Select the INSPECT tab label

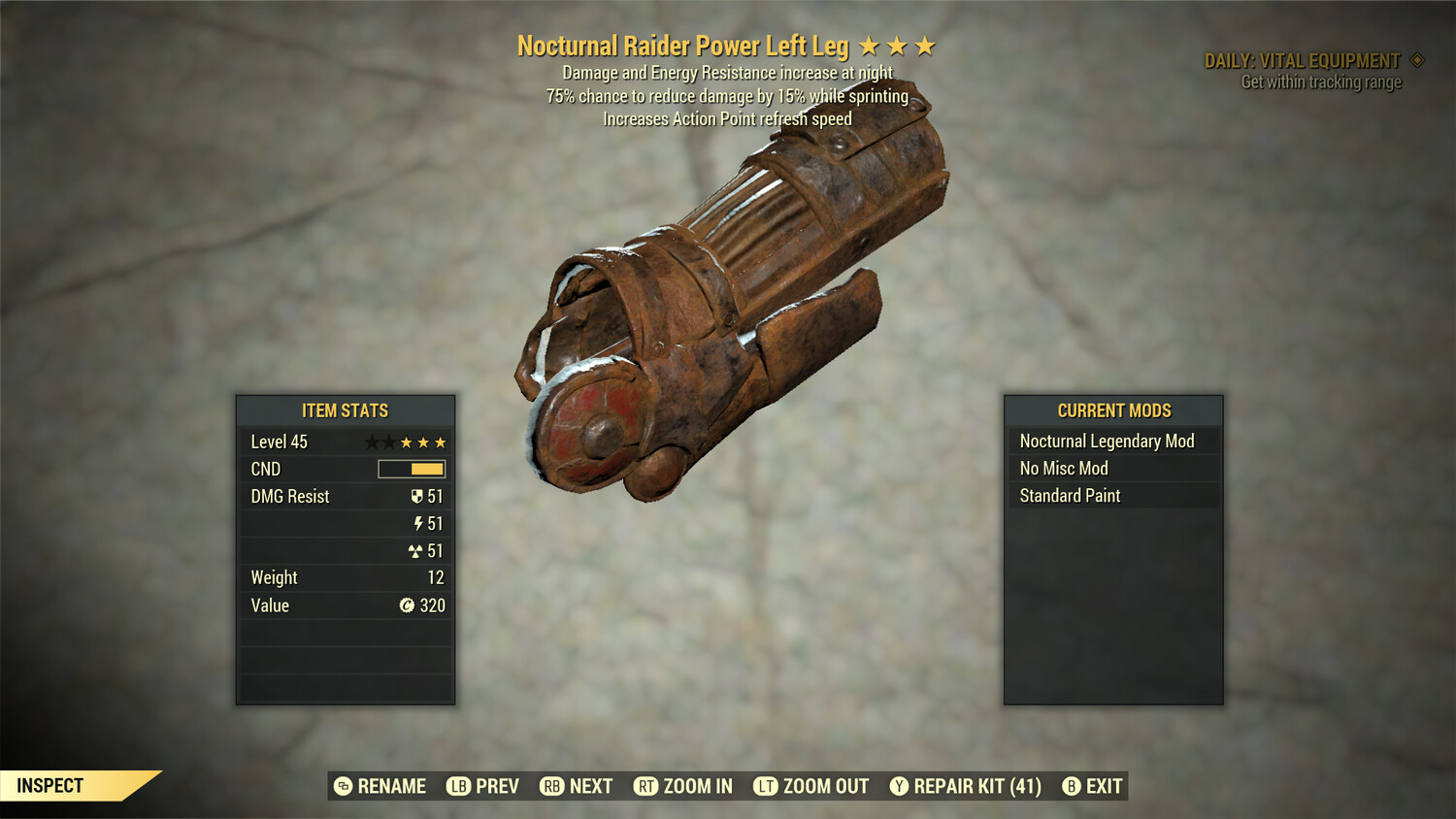coord(50,786)
